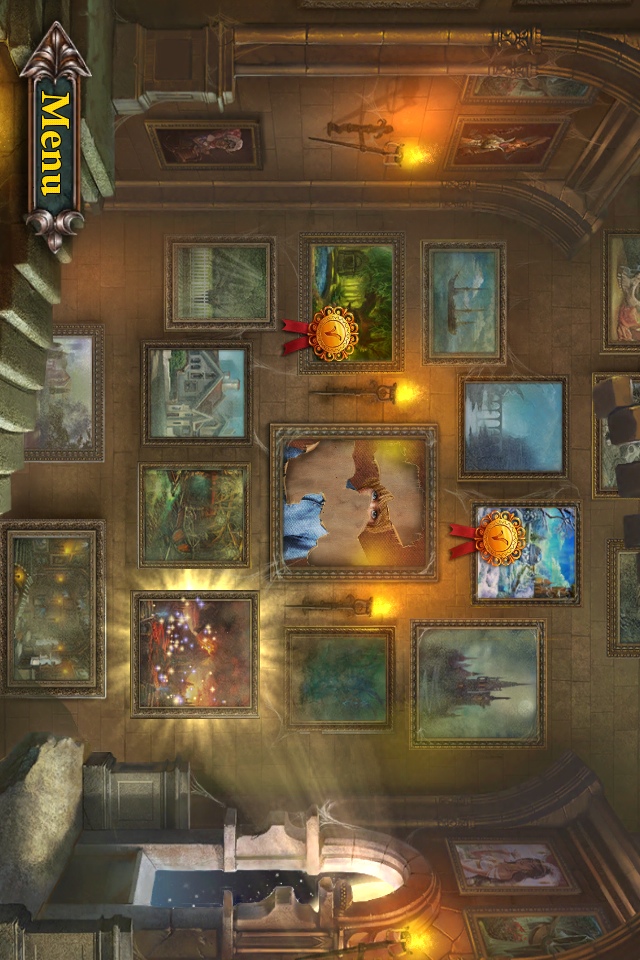Pick the bright blue painting with gold medal

527,553
